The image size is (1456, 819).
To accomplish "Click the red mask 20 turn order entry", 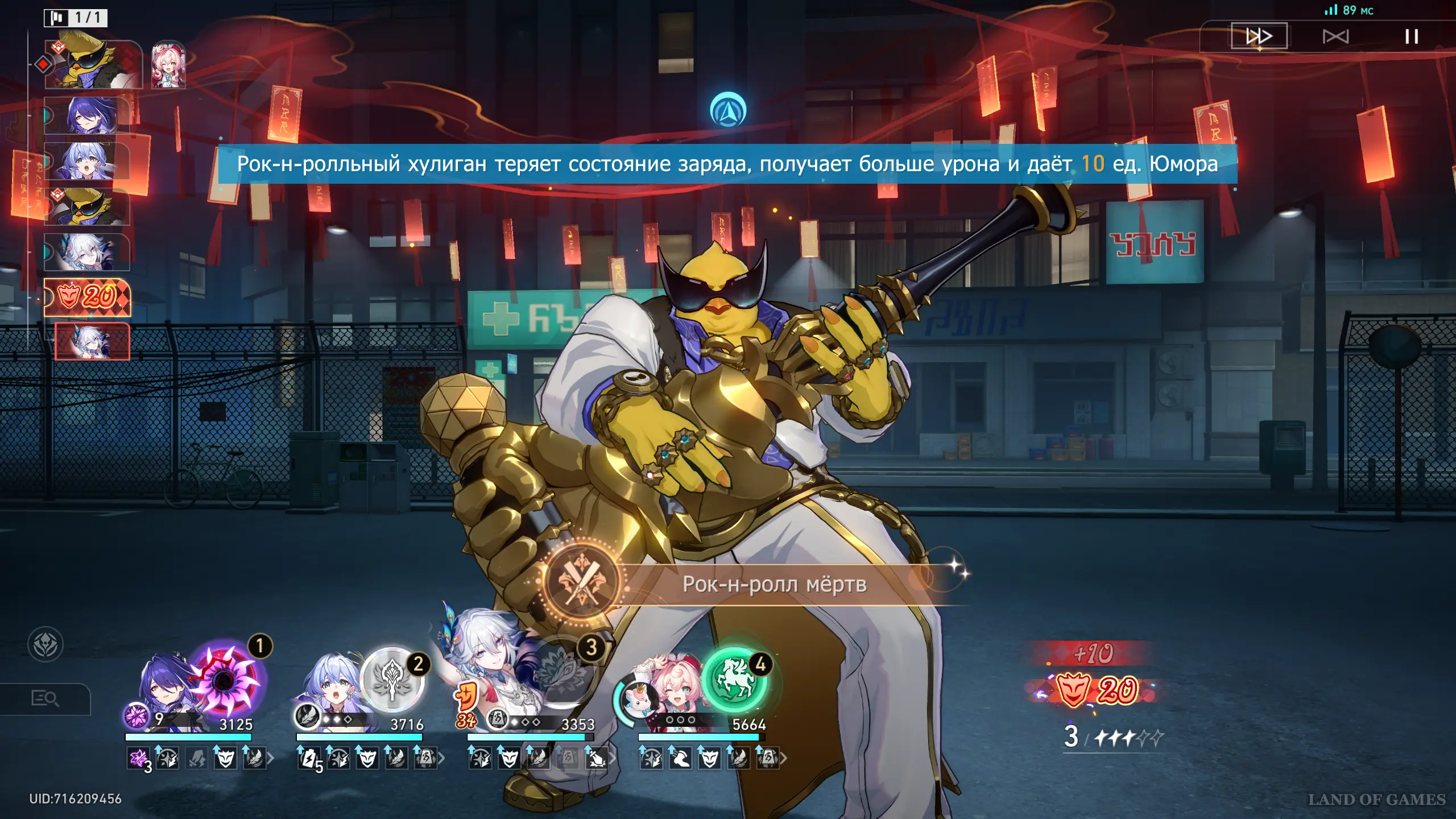I will 88,297.
